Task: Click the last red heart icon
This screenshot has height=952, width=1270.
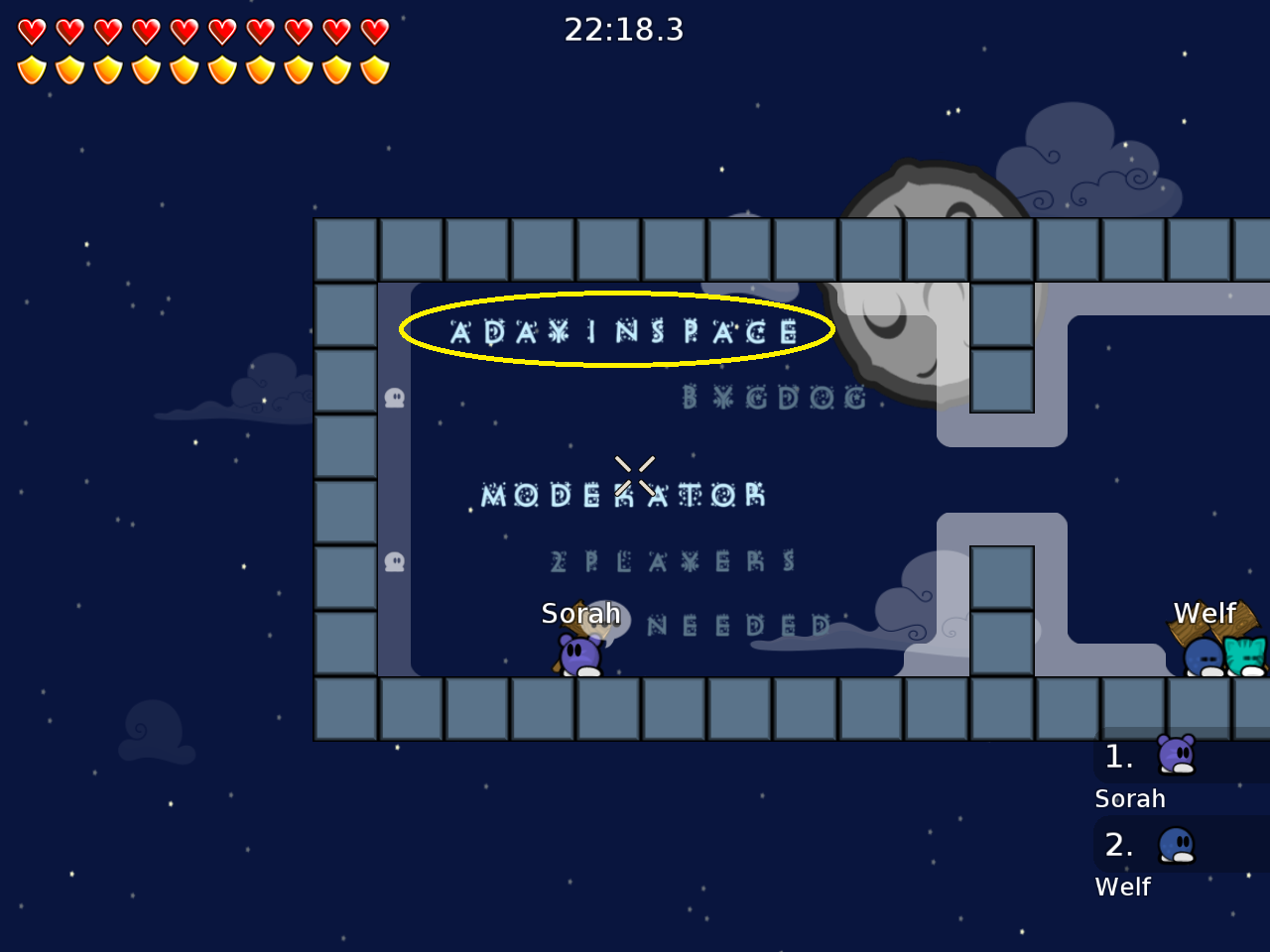Action: click(x=372, y=32)
